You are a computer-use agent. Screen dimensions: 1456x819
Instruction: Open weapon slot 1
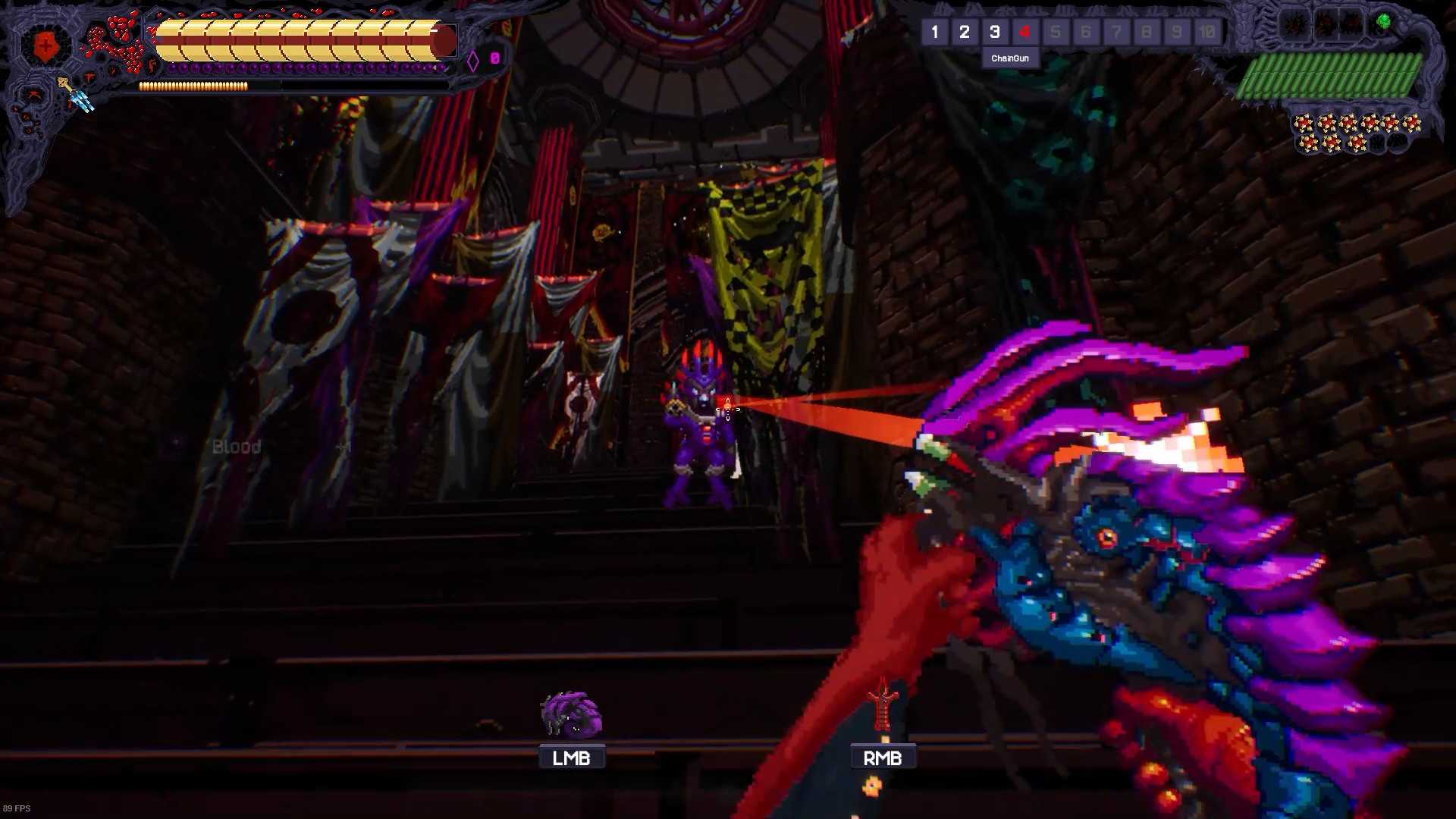click(935, 32)
